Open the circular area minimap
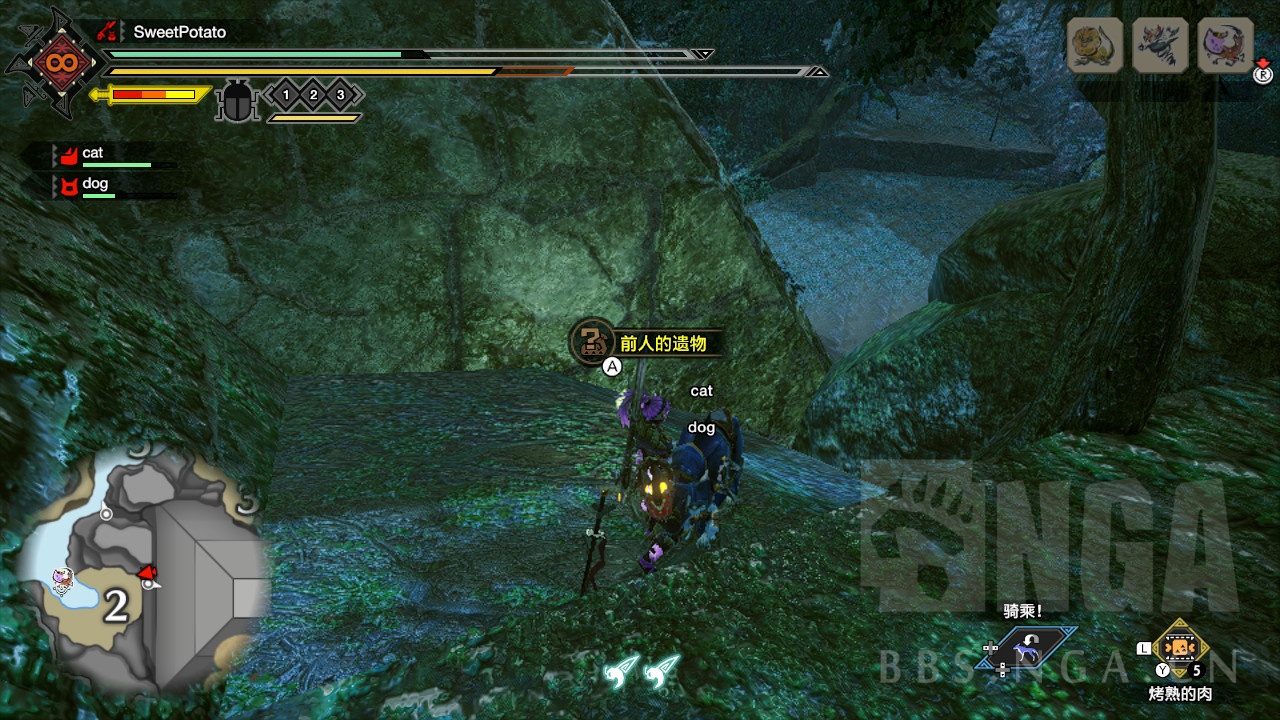Image resolution: width=1280 pixels, height=720 pixels. pyautogui.click(x=140, y=570)
